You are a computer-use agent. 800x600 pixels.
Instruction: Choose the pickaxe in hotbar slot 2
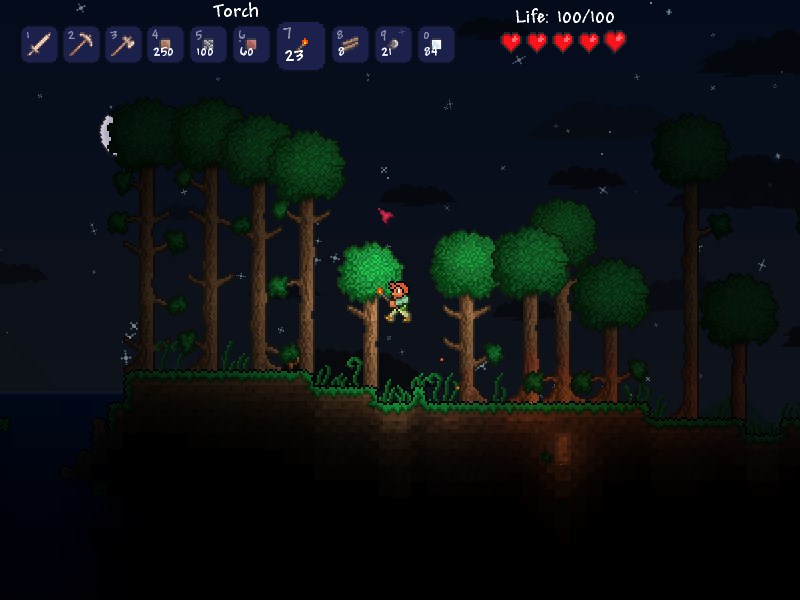point(82,45)
